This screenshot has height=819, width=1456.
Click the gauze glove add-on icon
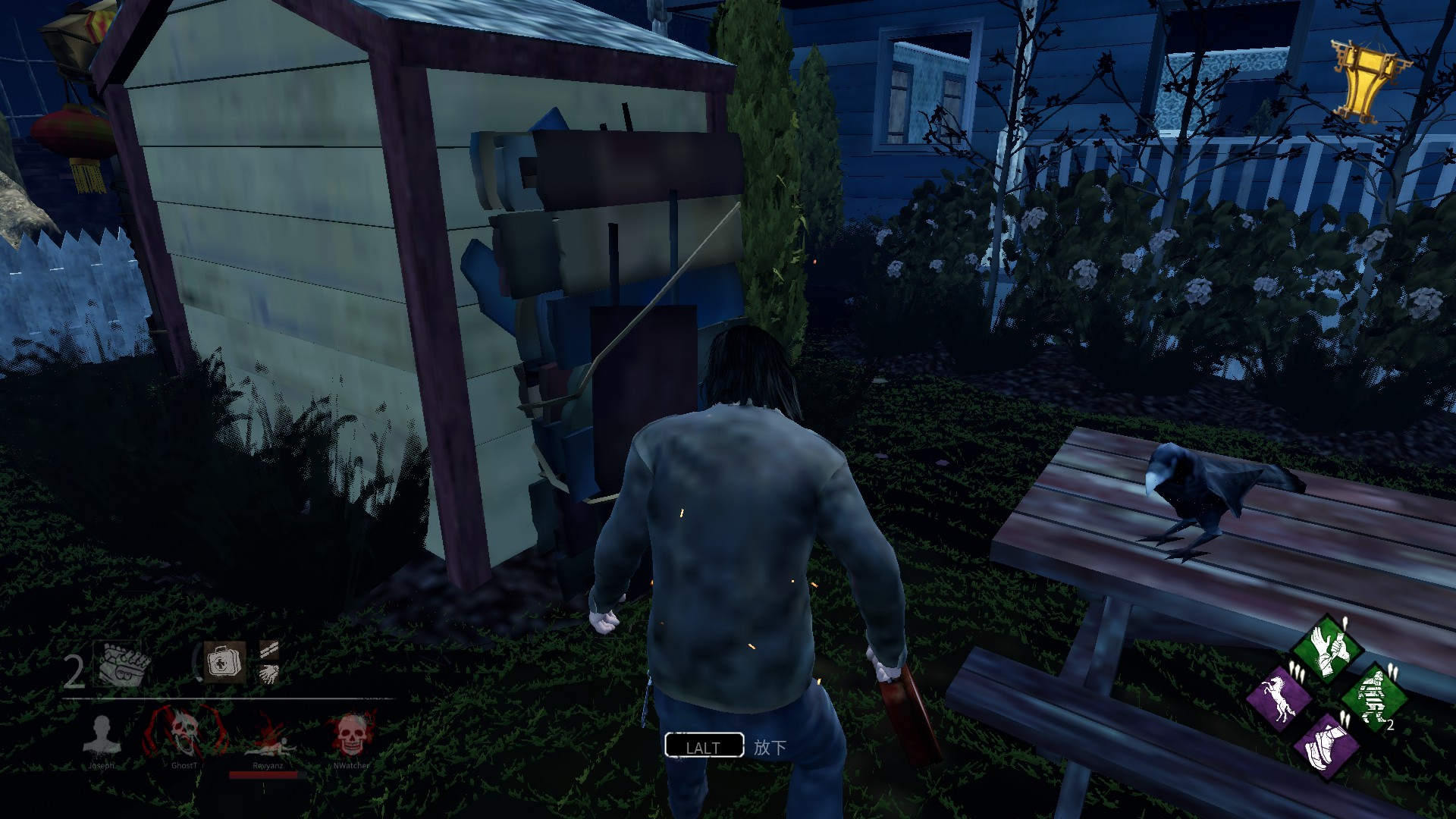[x=269, y=675]
